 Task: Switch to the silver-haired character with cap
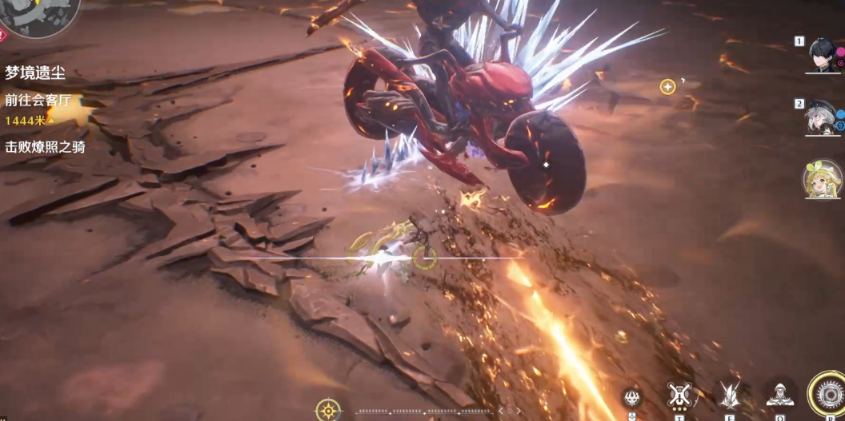[x=822, y=118]
